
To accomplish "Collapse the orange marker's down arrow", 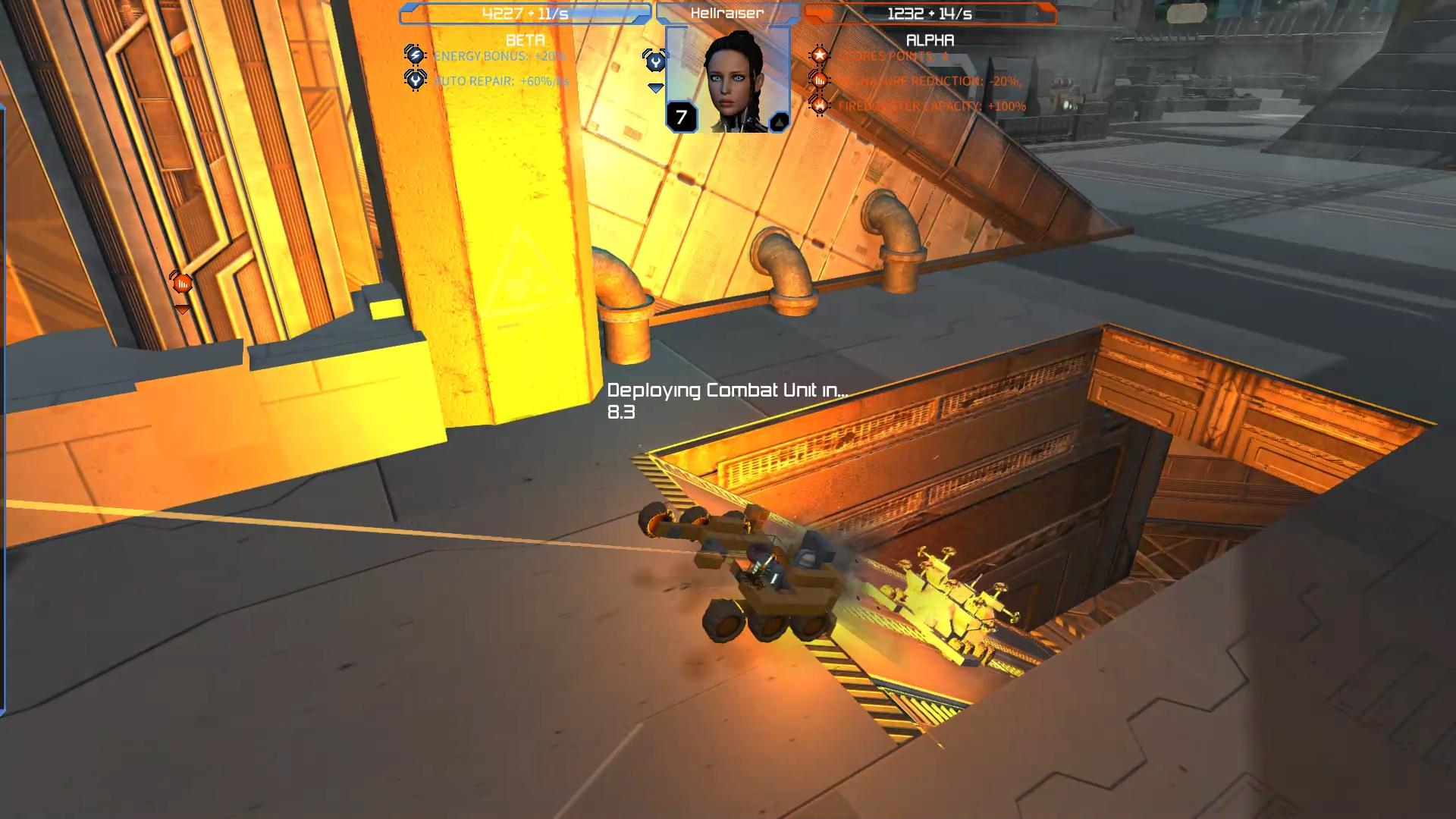I will 180,308.
